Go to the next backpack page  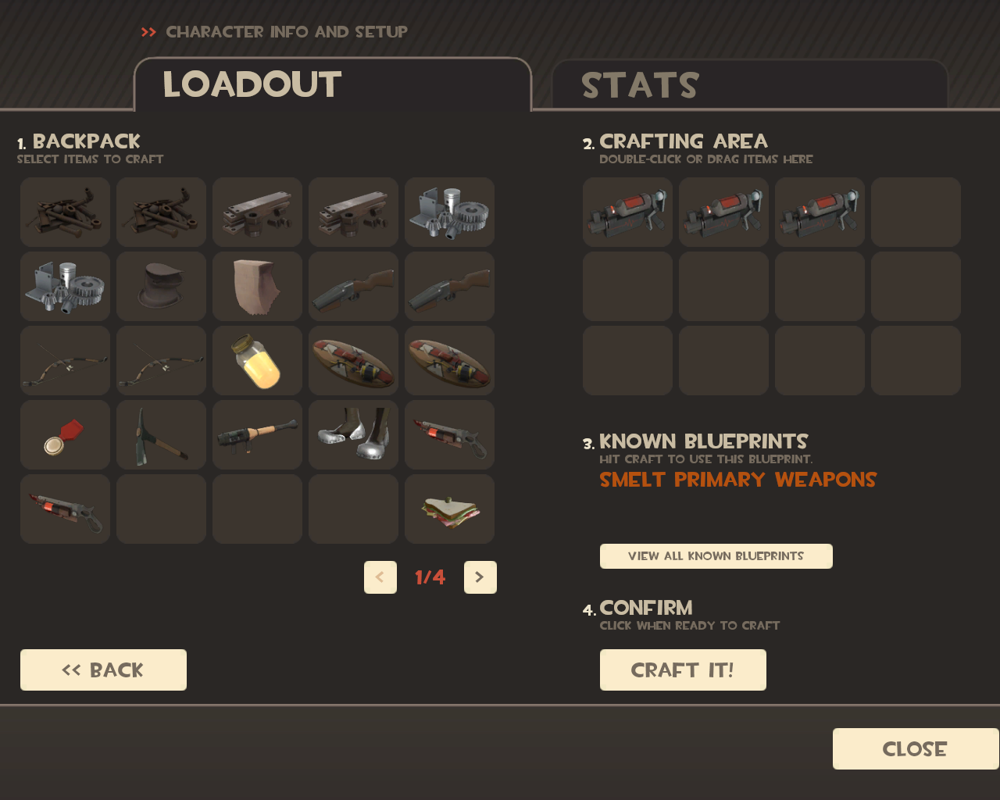click(x=480, y=577)
